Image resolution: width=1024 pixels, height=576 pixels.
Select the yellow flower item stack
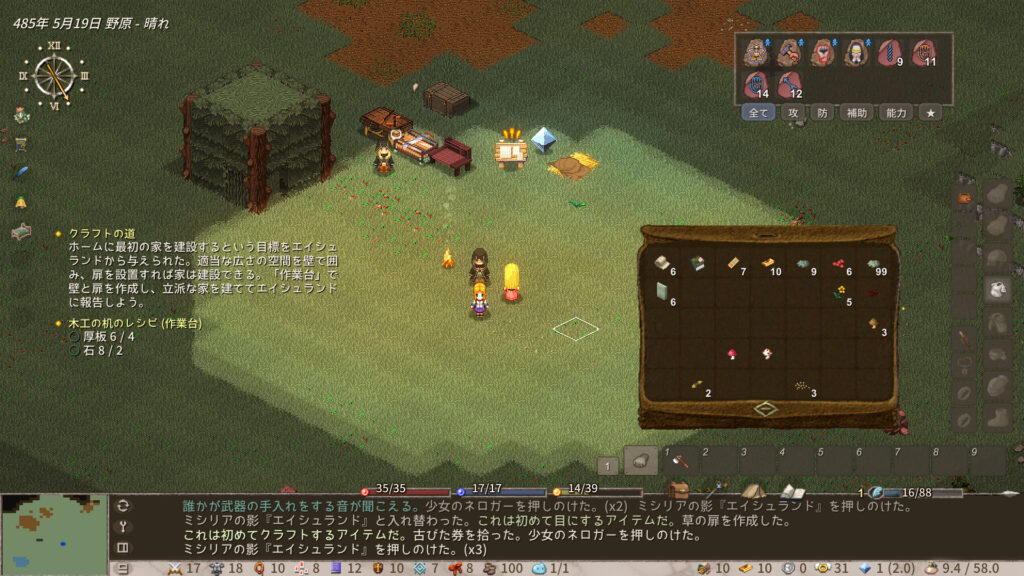841,291
